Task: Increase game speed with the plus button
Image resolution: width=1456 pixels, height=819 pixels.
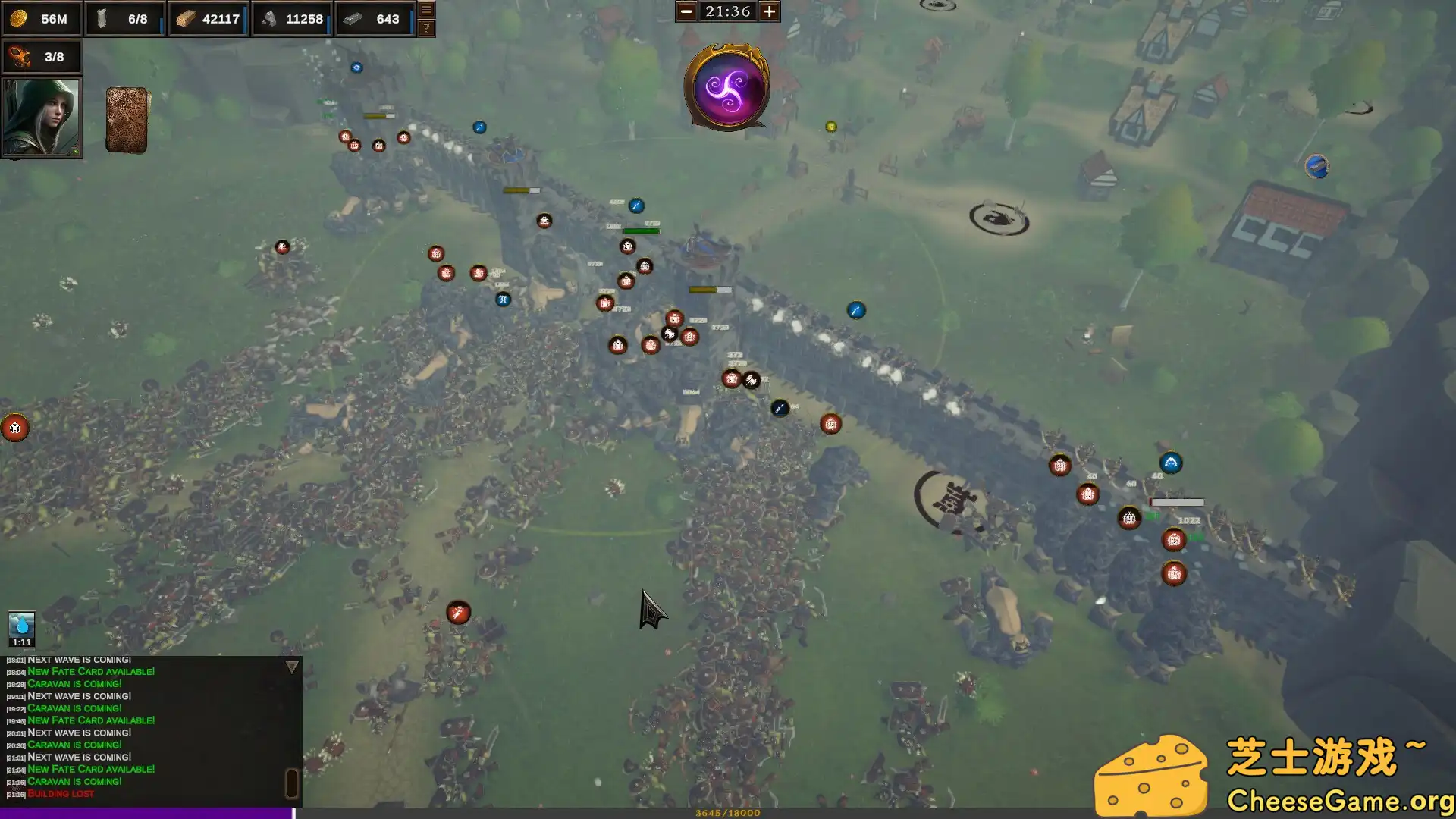Action: point(770,11)
